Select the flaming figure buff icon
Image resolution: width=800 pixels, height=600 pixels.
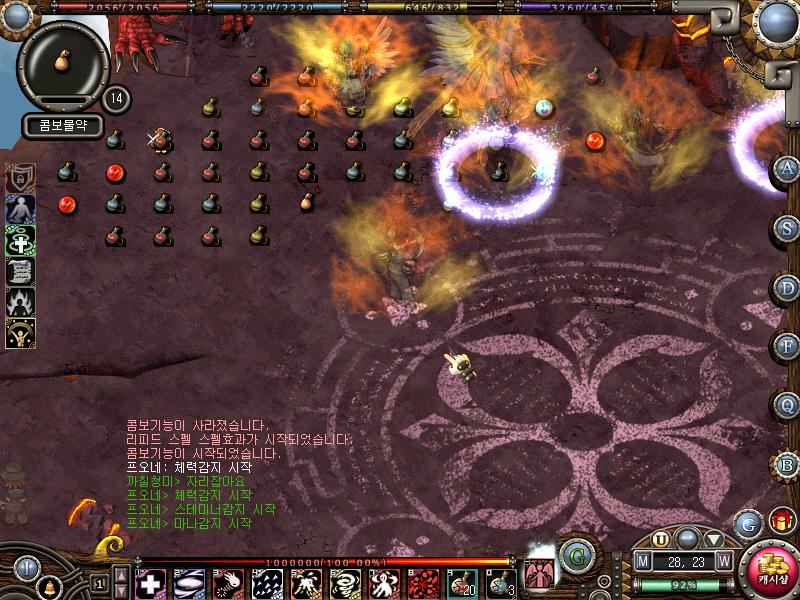[20, 302]
